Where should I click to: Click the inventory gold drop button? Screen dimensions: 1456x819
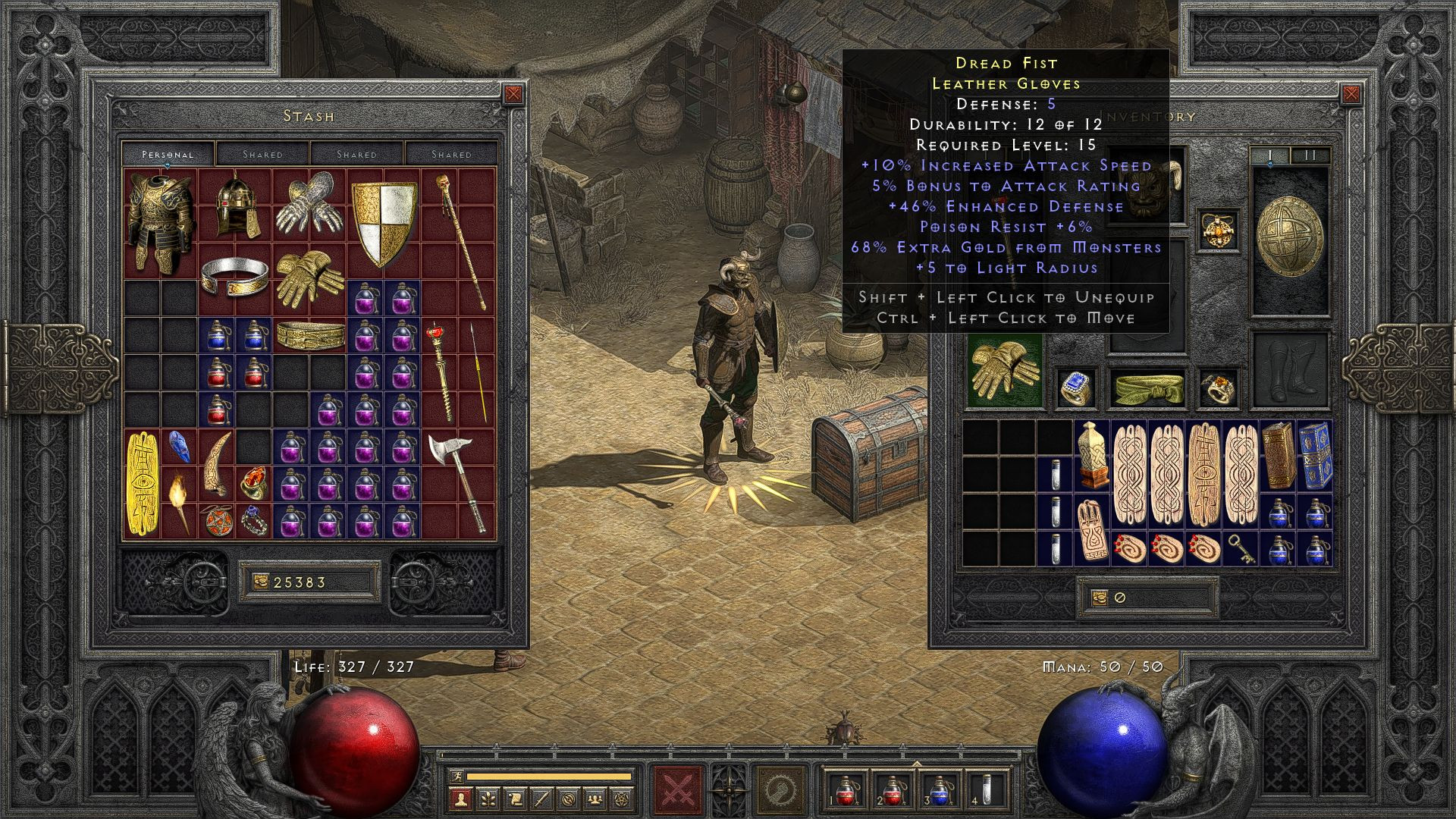(1100, 598)
